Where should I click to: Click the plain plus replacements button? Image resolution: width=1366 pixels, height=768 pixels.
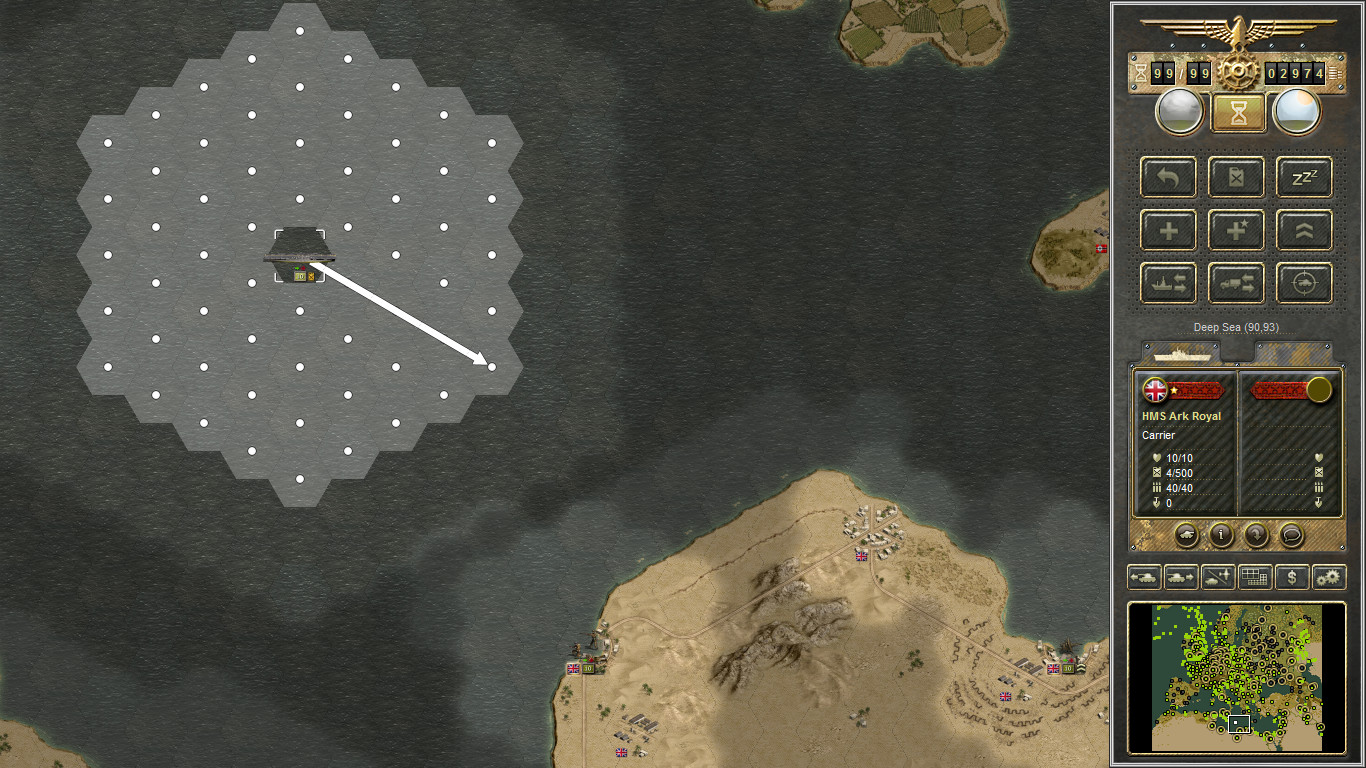tap(1168, 231)
